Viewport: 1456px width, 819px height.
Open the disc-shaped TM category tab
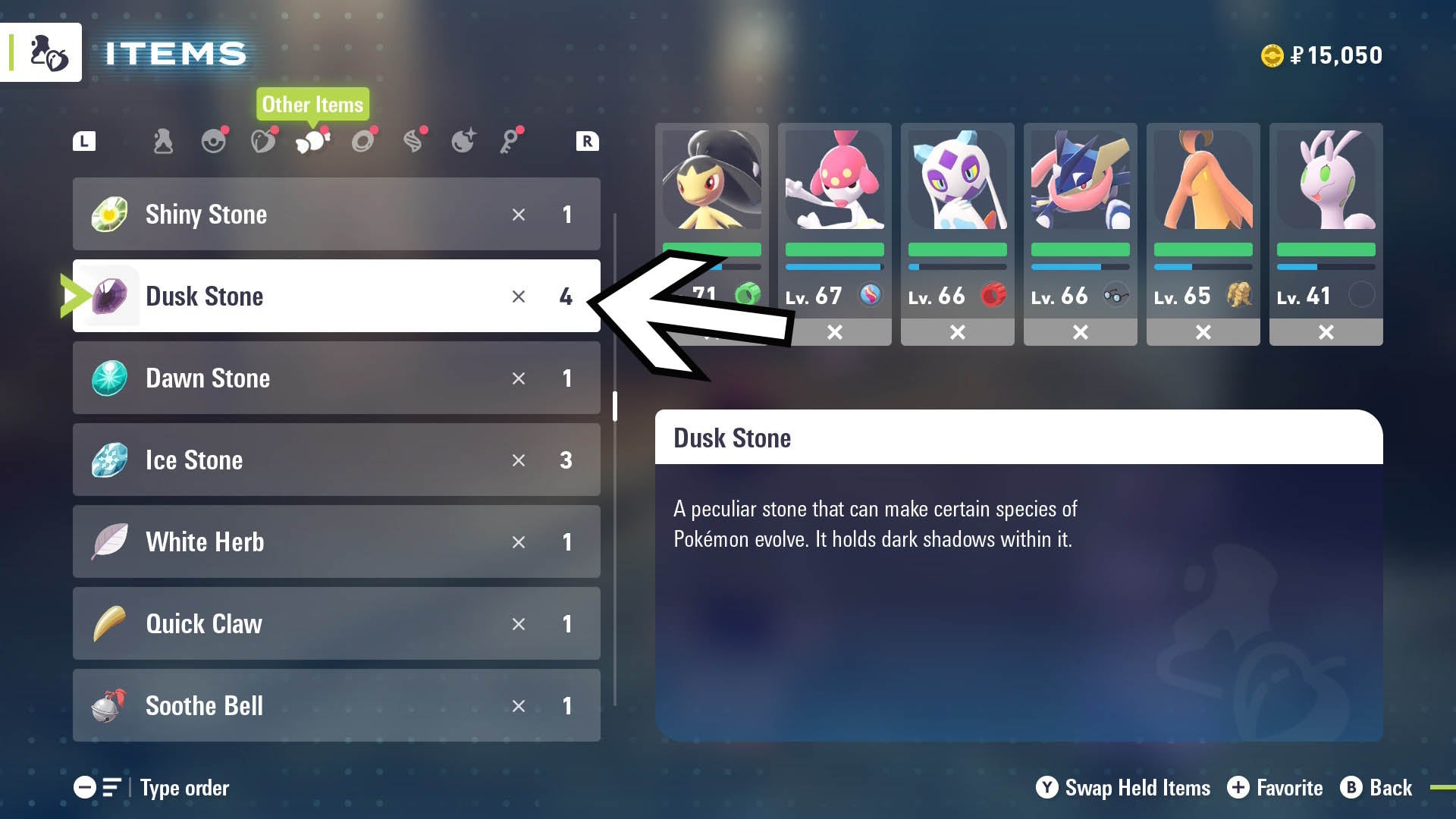(363, 141)
